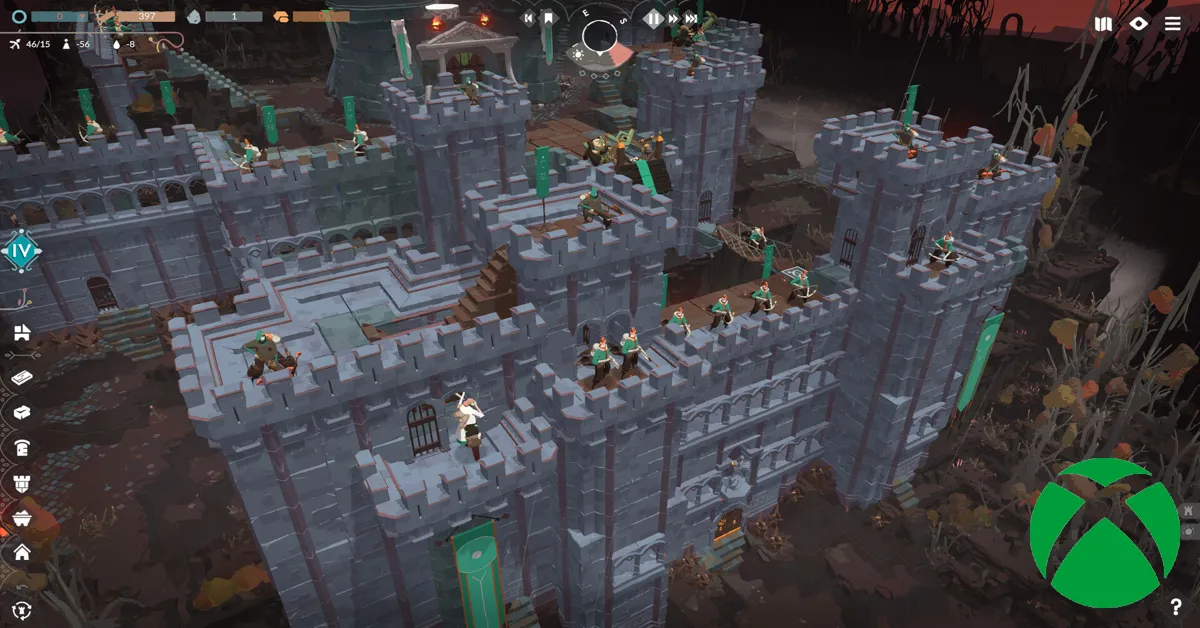Pause the game speed
Viewport: 1200px width, 628px height.
coord(654,18)
